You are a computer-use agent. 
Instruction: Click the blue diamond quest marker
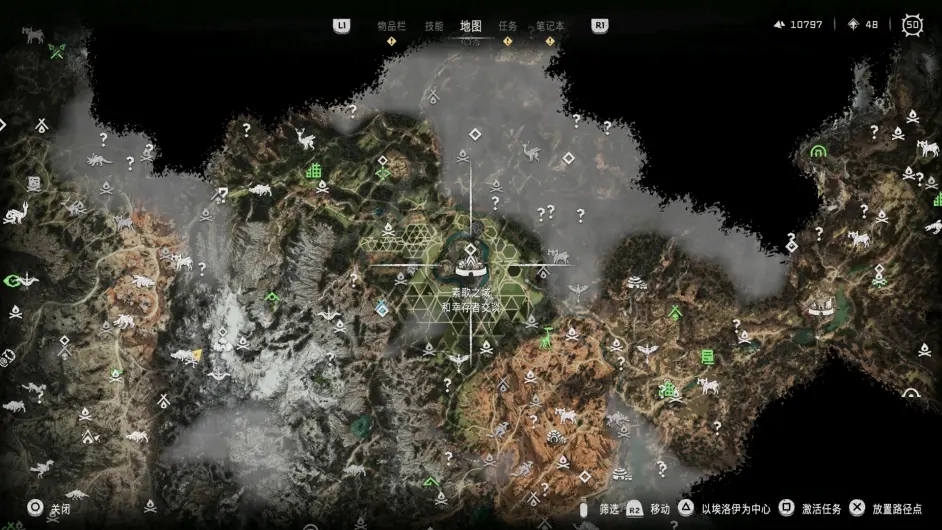click(381, 310)
